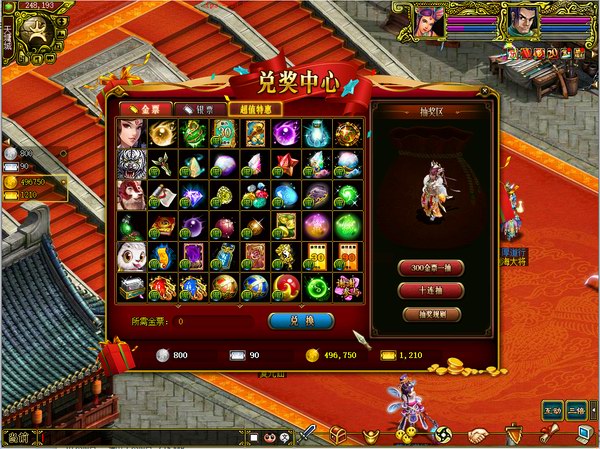Pick the glowing green orb item

(x=347, y=224)
